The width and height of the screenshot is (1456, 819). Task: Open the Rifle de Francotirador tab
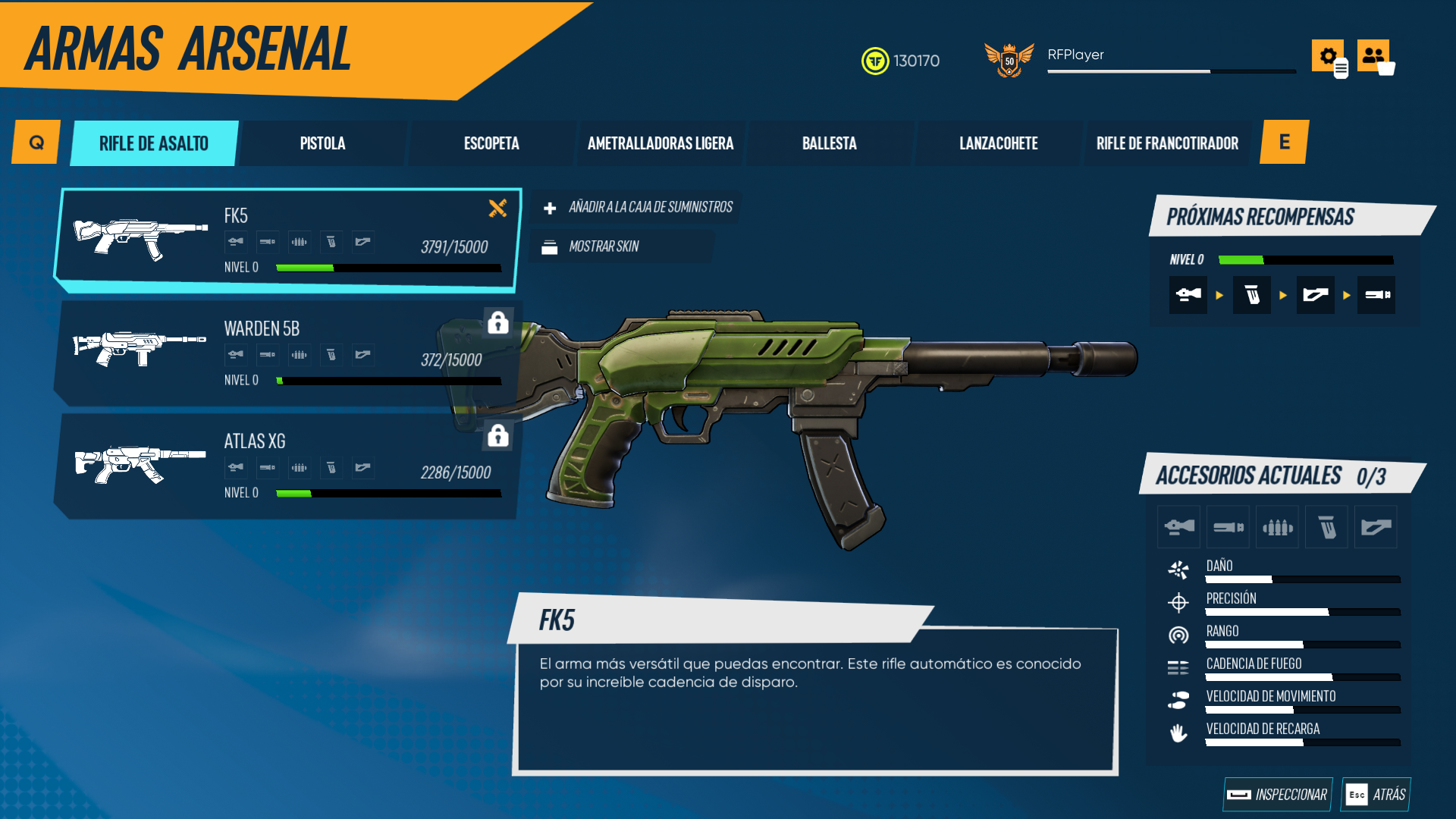[x=1167, y=143]
